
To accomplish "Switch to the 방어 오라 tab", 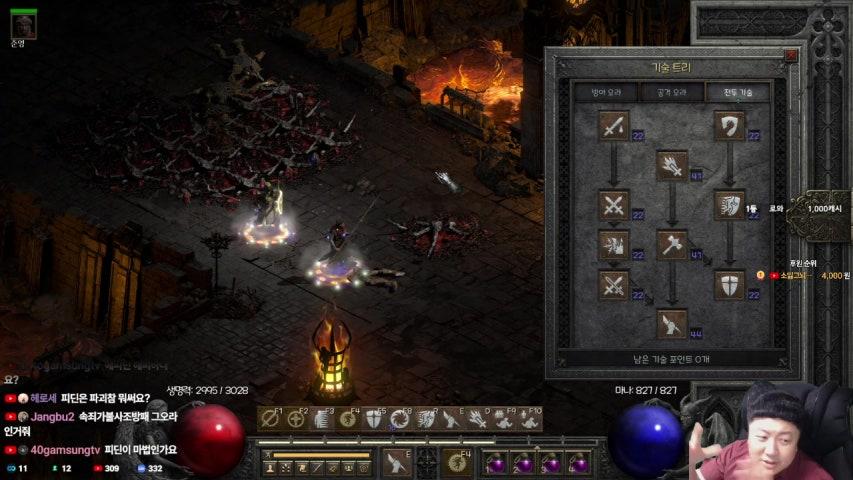I will pos(606,92).
